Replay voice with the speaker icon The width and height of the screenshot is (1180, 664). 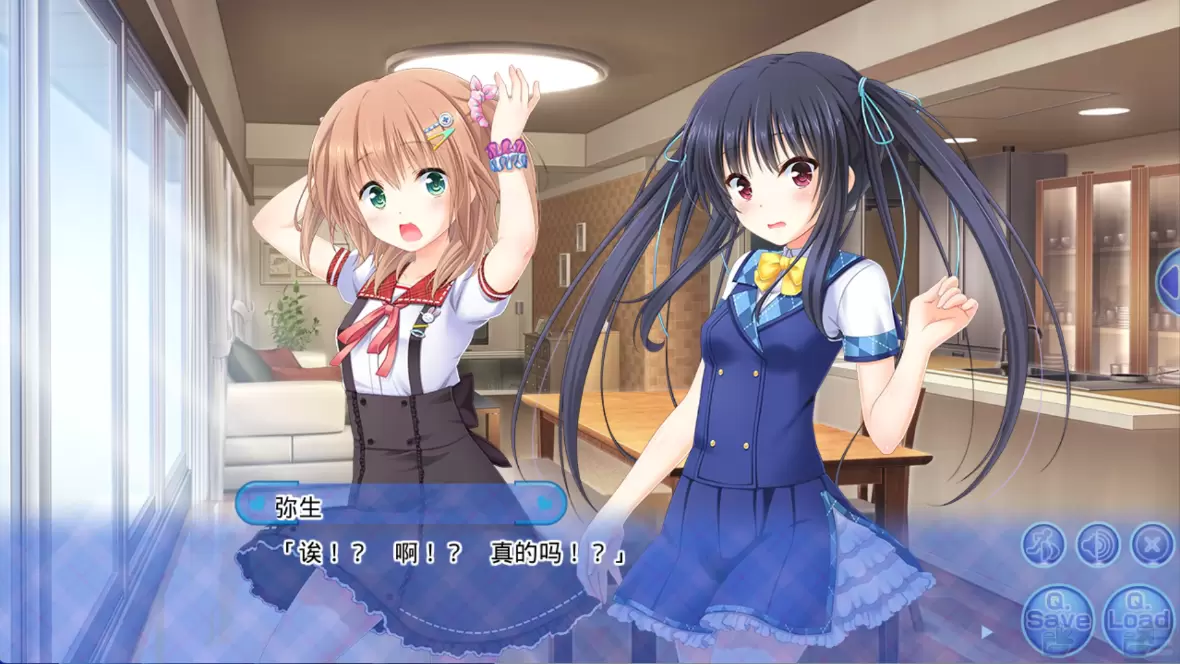(1098, 545)
